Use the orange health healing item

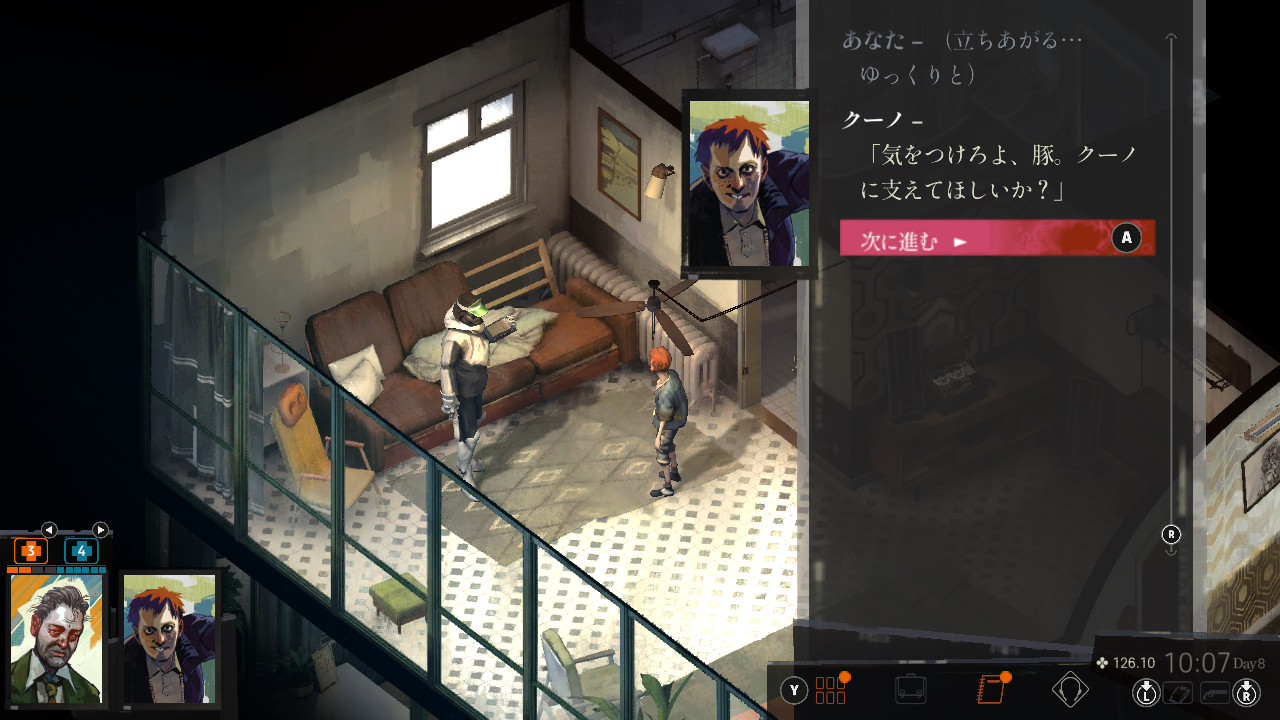pyautogui.click(x=31, y=551)
